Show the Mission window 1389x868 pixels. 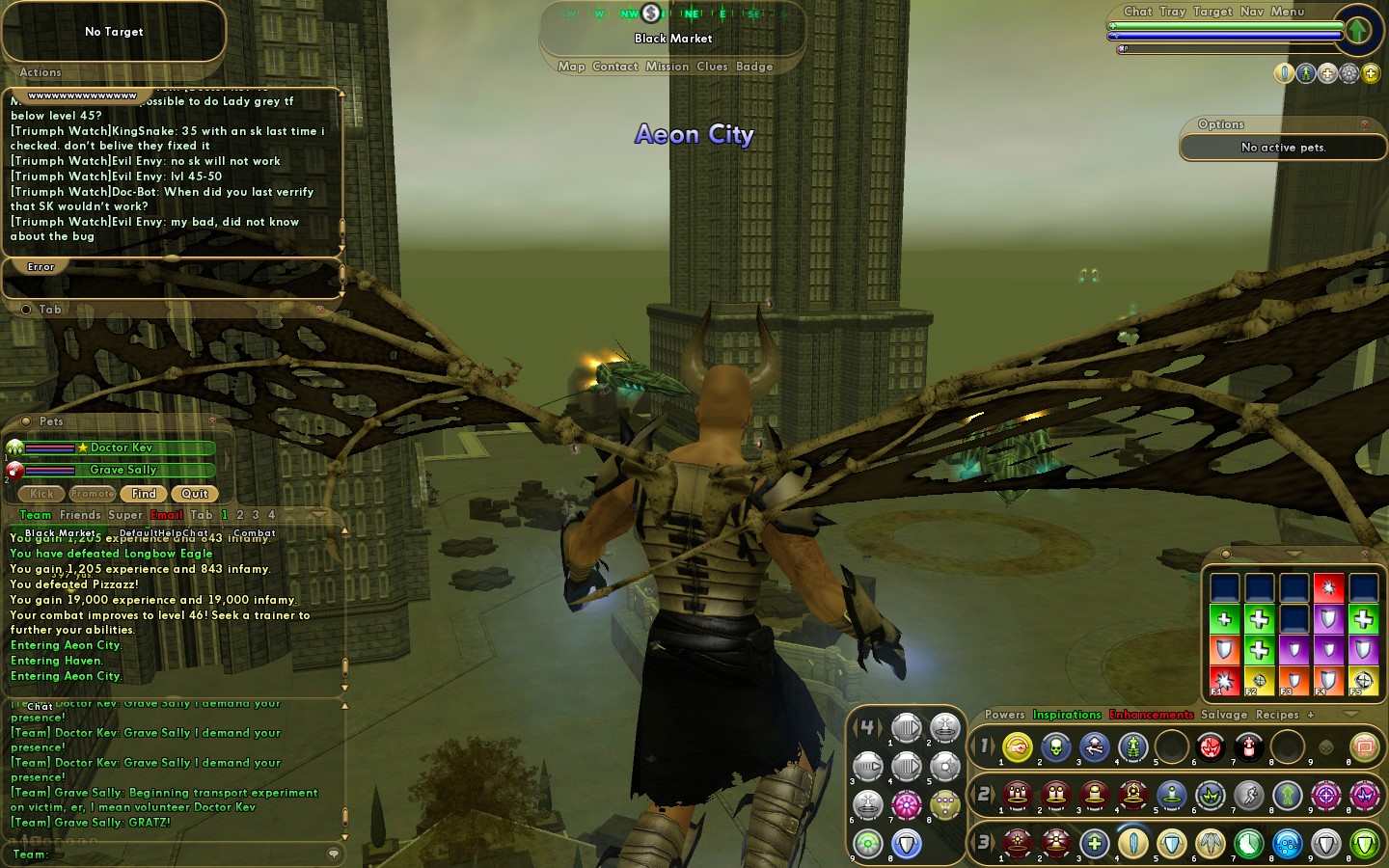pos(667,67)
